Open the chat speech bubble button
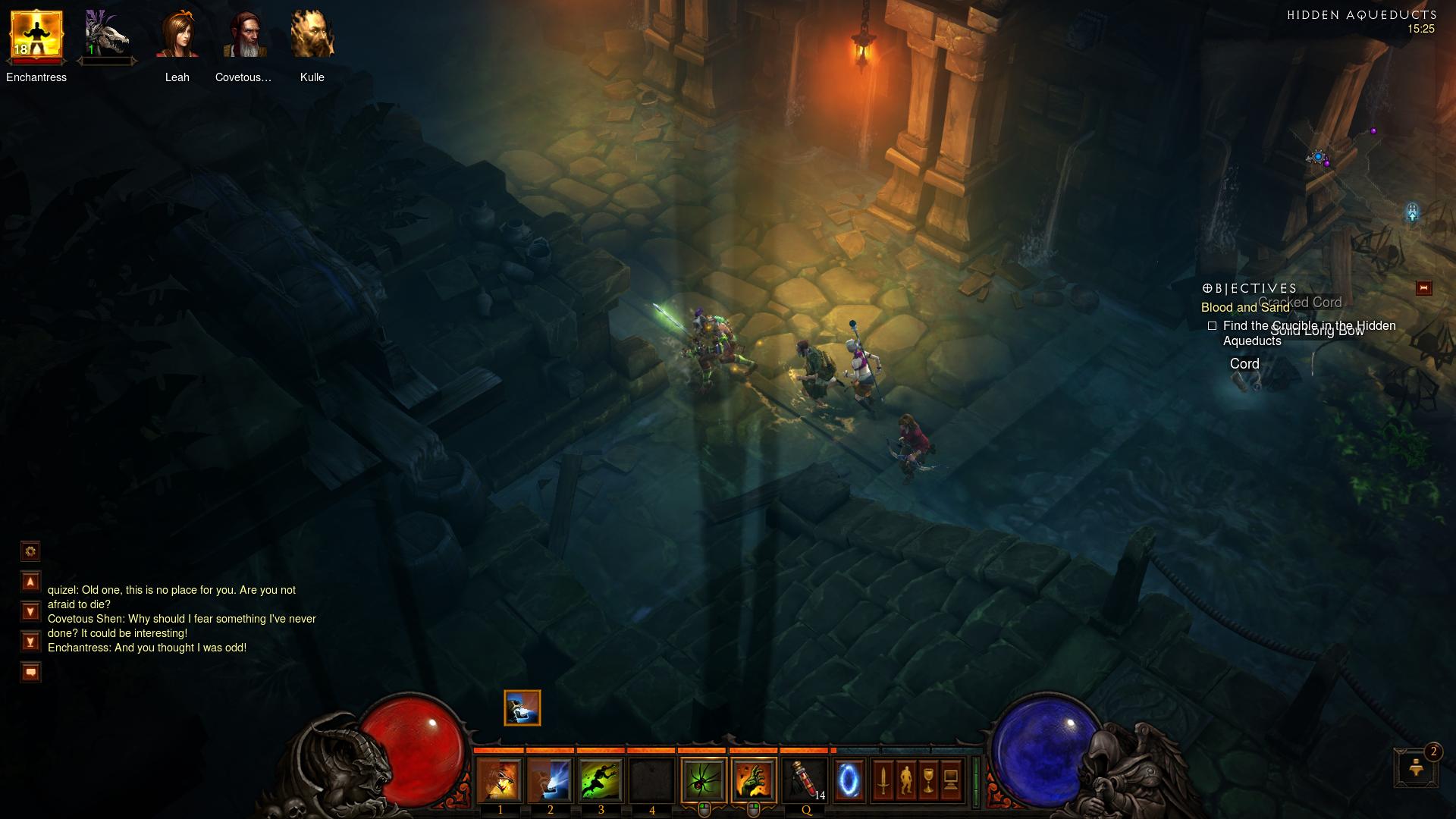Image resolution: width=1456 pixels, height=819 pixels. tap(30, 672)
